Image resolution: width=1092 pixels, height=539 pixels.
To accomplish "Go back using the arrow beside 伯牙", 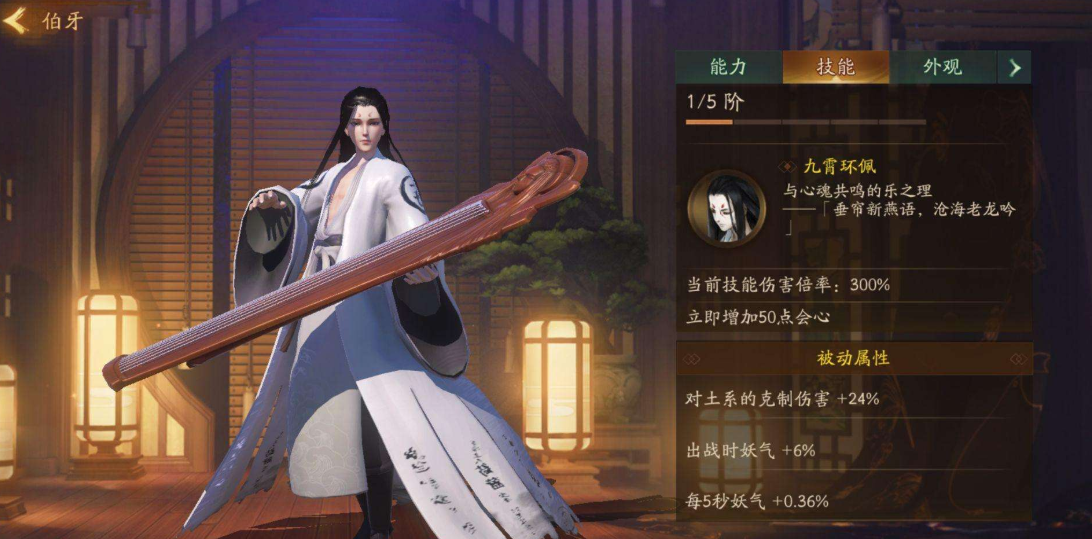I will click(17, 21).
